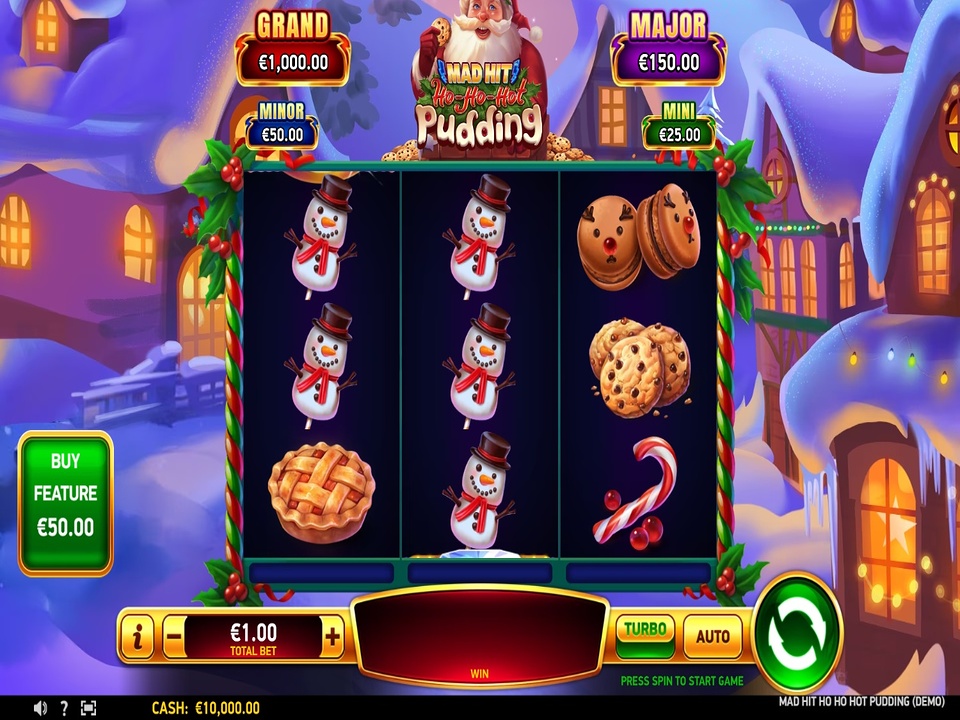Spin the reels with the green button

(797, 632)
